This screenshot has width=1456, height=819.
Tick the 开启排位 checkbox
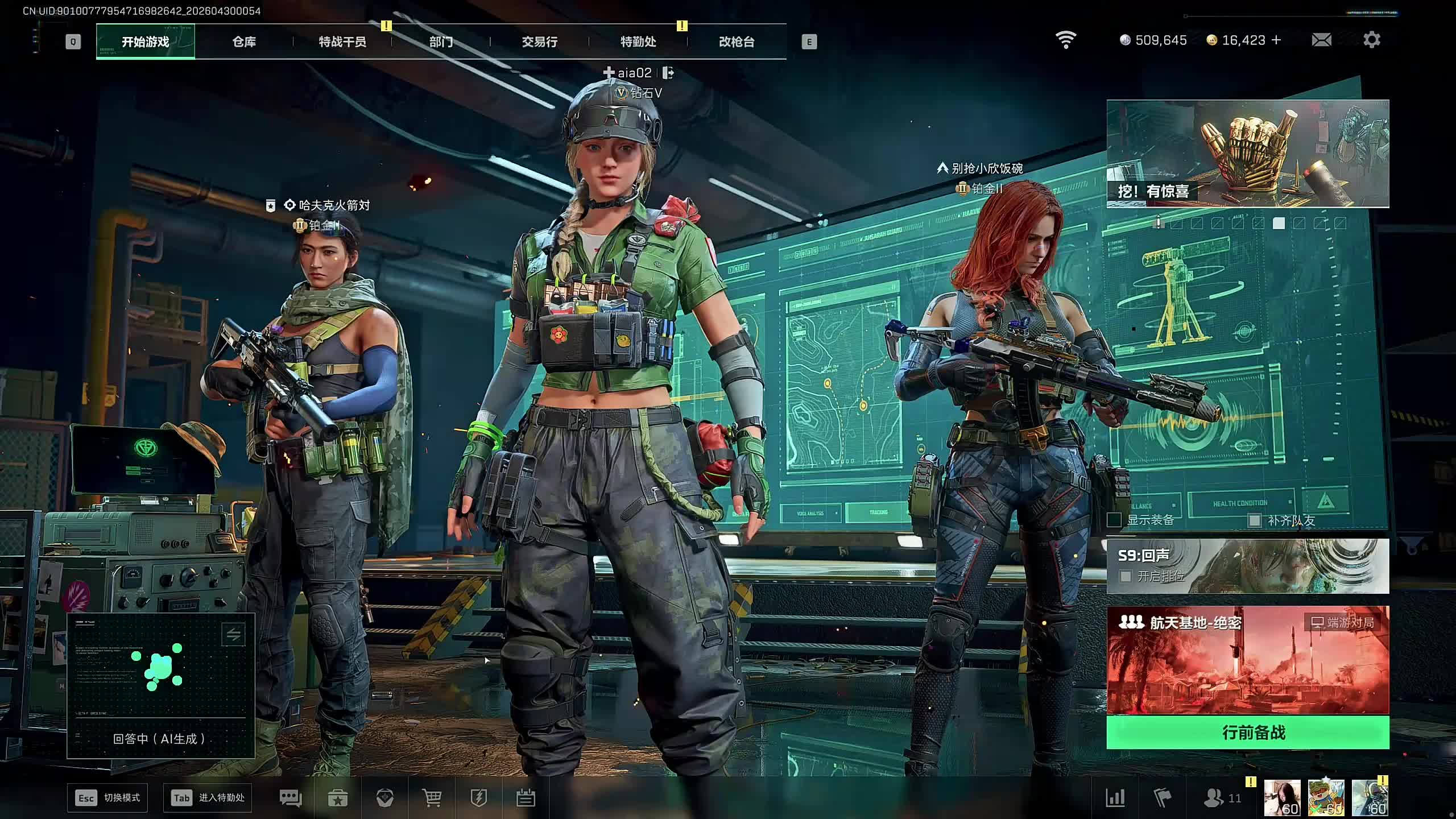coord(1125,576)
